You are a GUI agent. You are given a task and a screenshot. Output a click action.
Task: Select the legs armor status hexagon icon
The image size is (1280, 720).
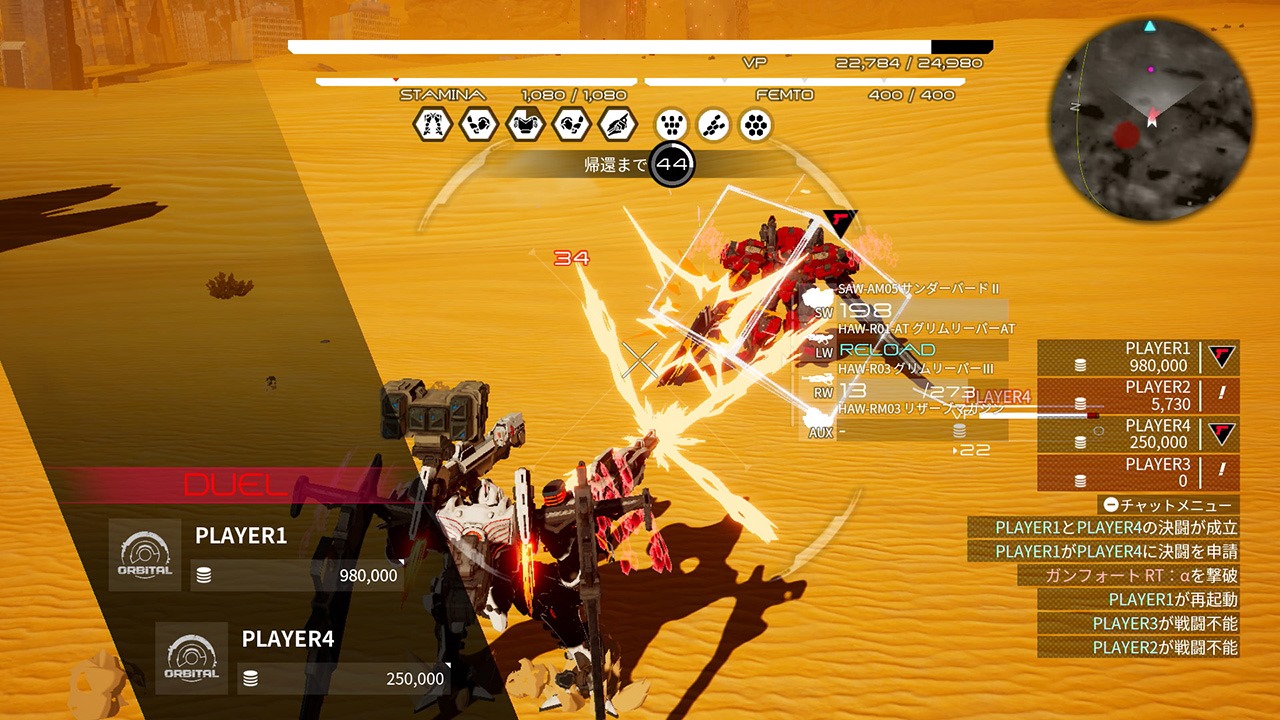click(x=431, y=125)
